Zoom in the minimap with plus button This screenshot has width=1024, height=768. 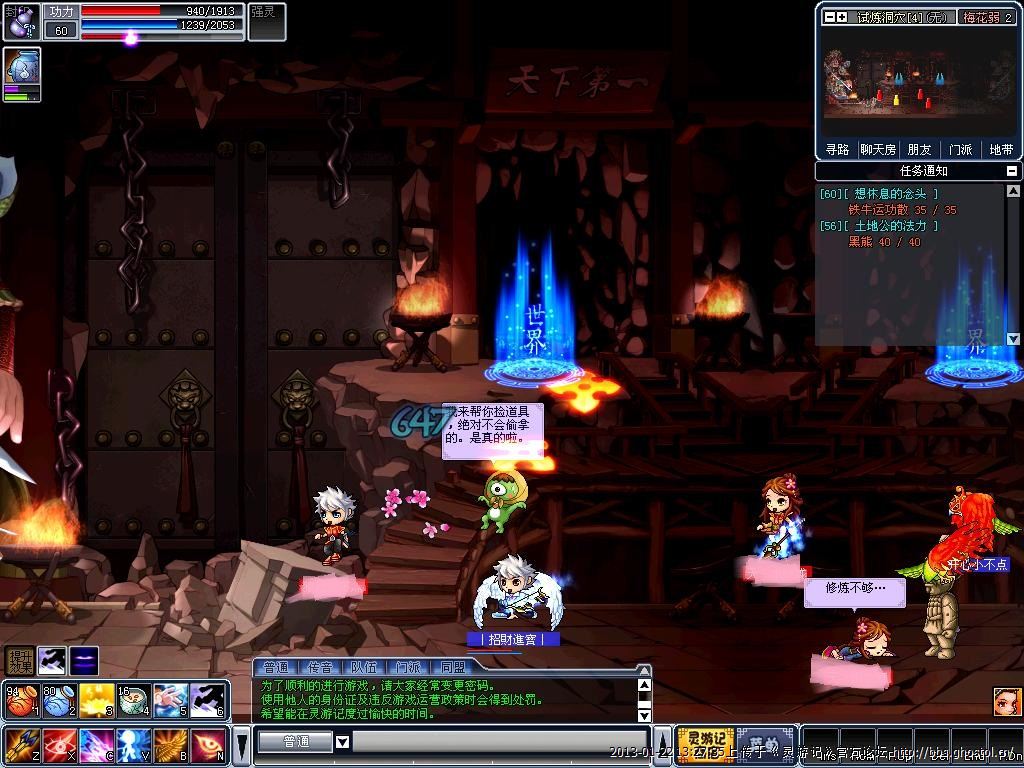(x=842, y=17)
